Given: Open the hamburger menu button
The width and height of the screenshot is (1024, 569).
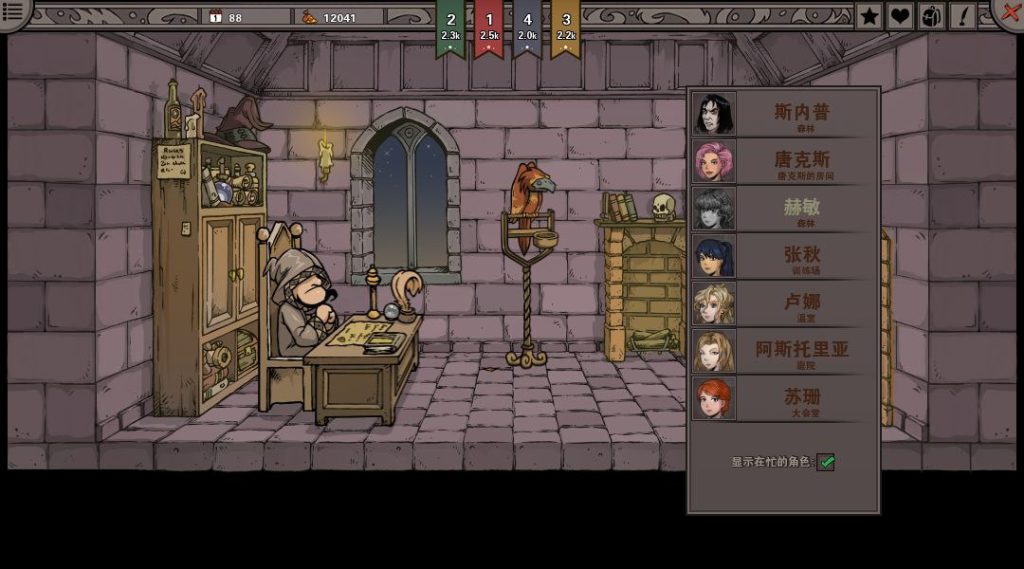Looking at the screenshot, I should tap(14, 13).
